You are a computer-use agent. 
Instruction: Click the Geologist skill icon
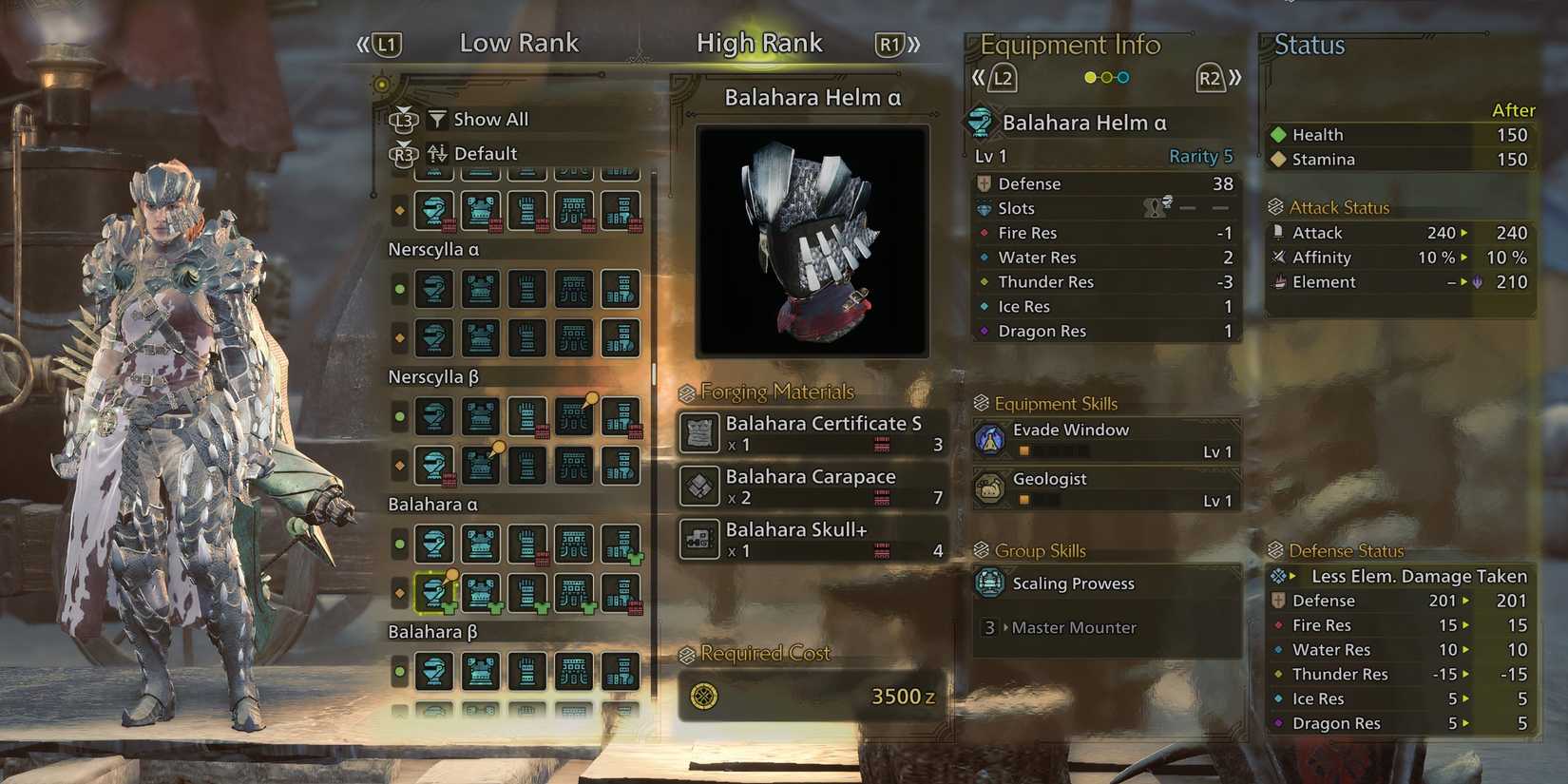tap(992, 487)
